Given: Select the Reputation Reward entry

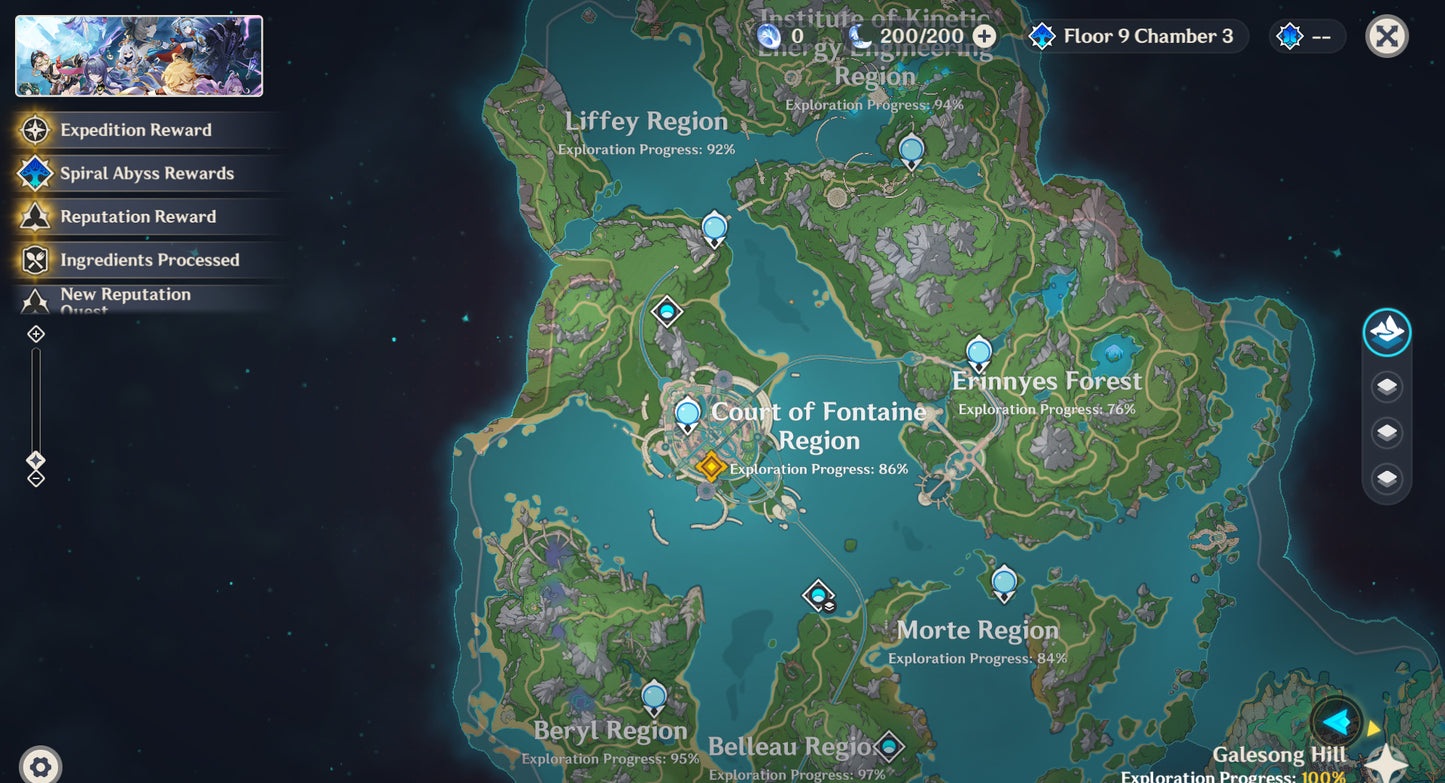Looking at the screenshot, I should [x=138, y=216].
